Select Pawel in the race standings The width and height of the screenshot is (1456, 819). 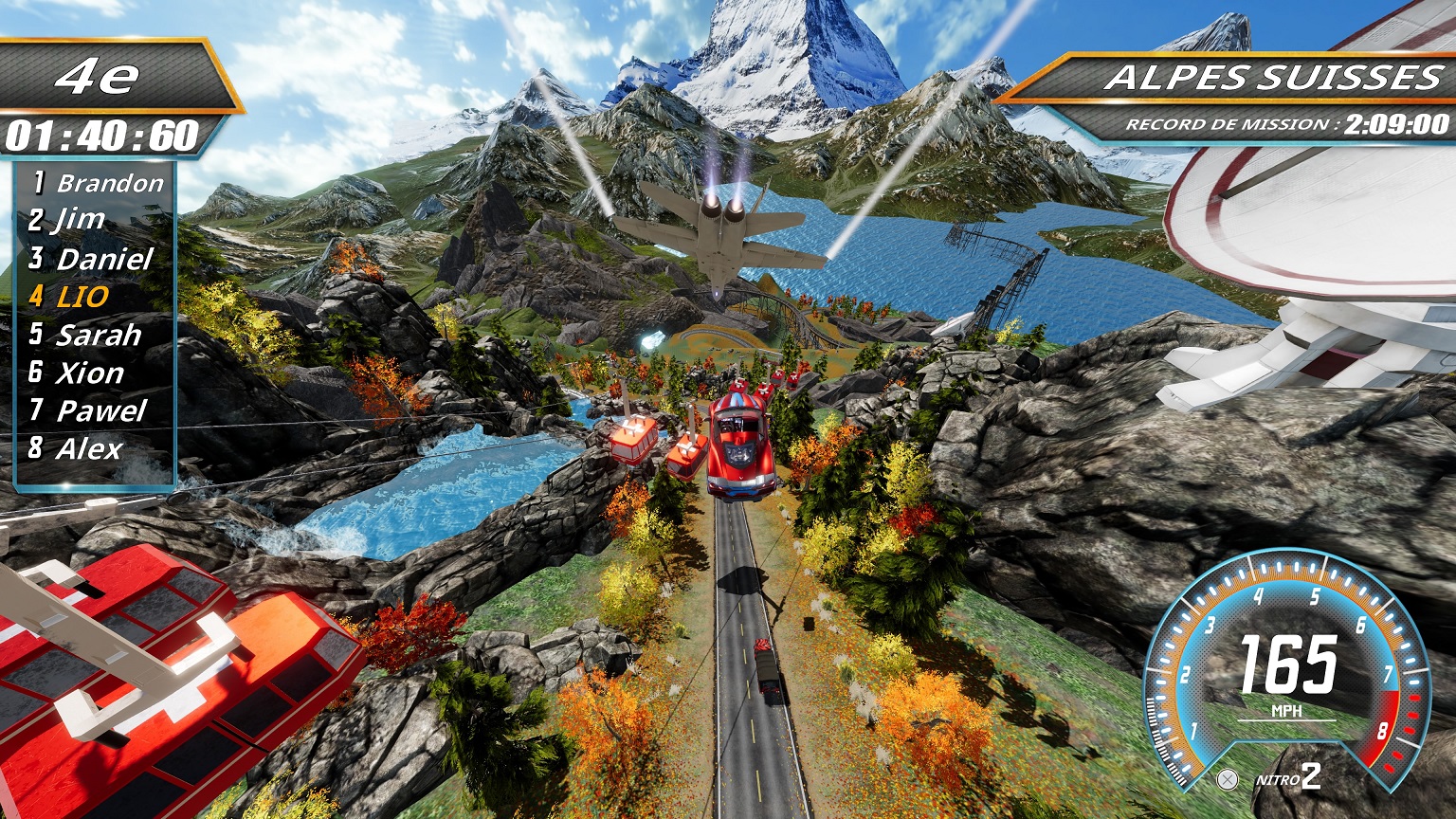88,410
